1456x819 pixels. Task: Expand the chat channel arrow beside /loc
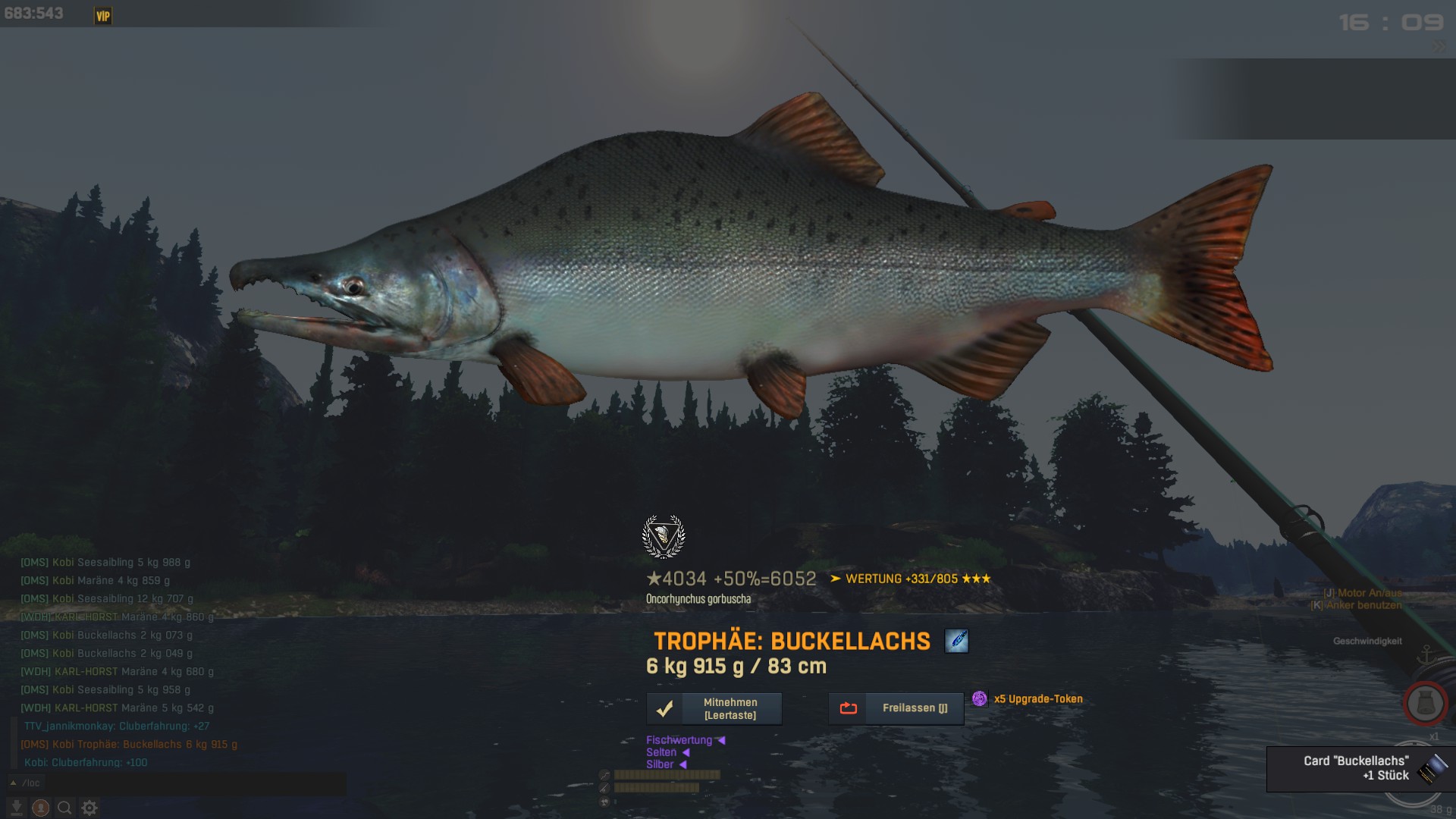click(13, 783)
